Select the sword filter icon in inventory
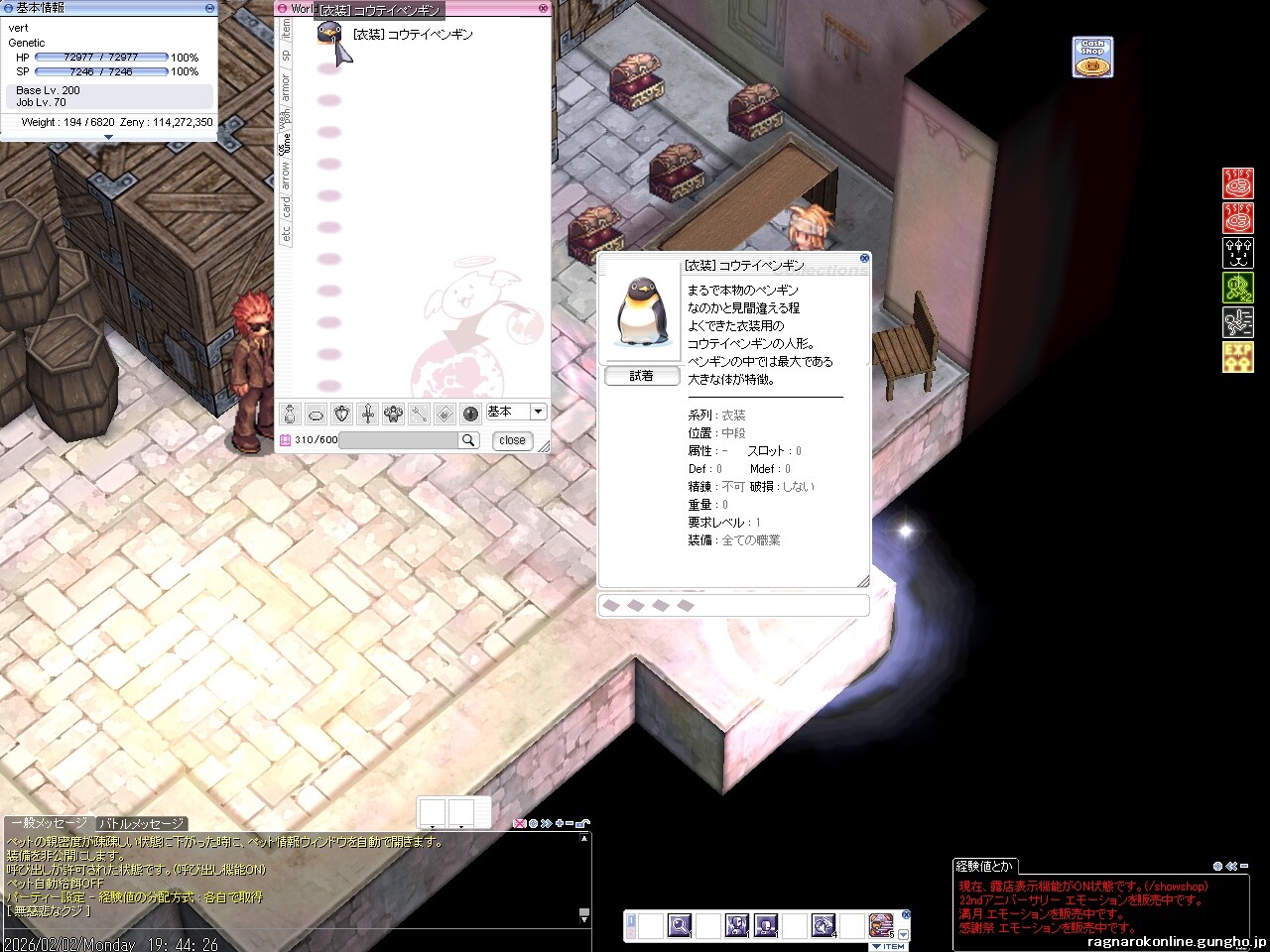Image resolution: width=1270 pixels, height=952 pixels. pos(367,414)
